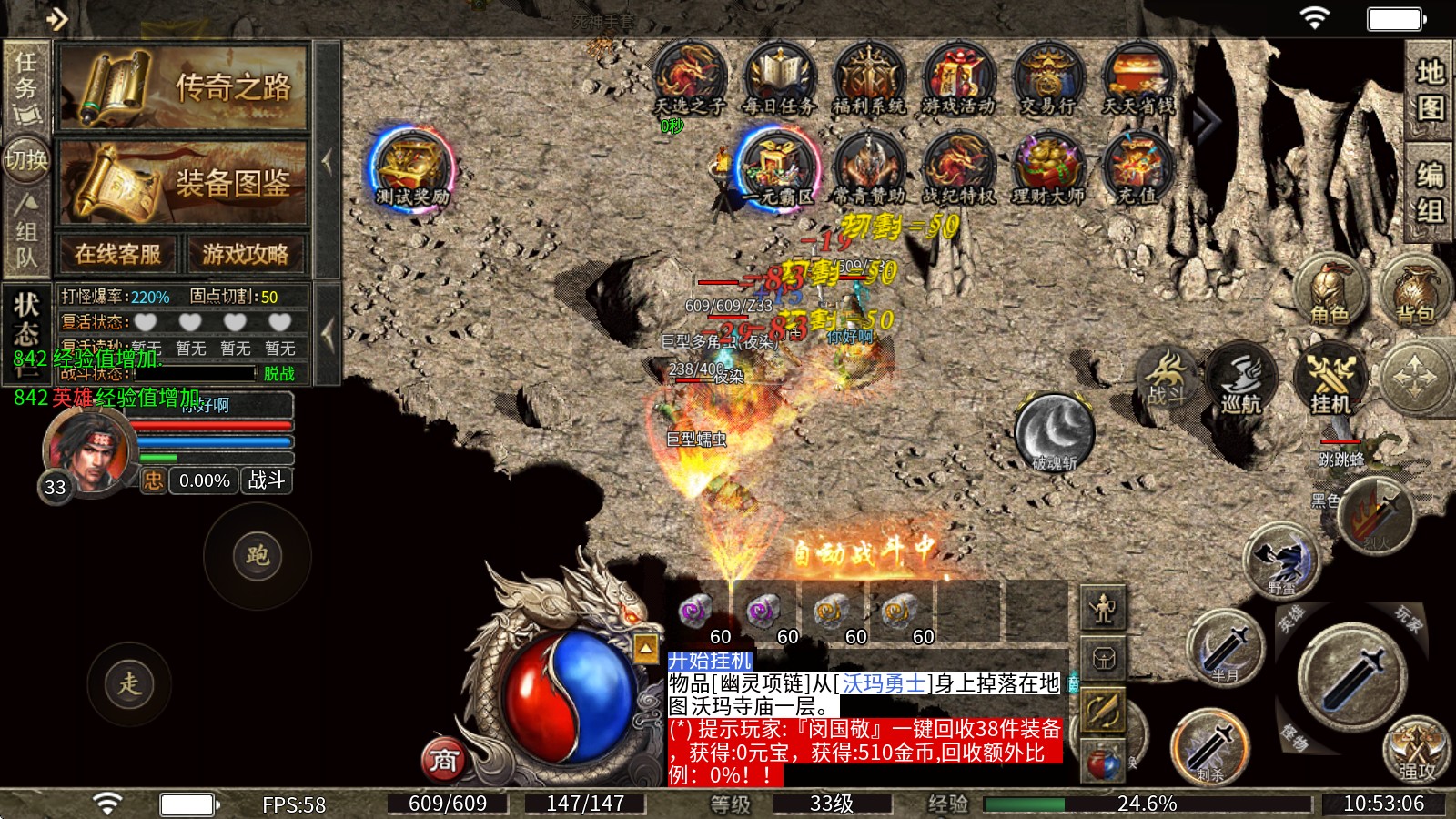Toggle 挂机 auto-battle mode
This screenshot has height=819, width=1456.
1330,379
